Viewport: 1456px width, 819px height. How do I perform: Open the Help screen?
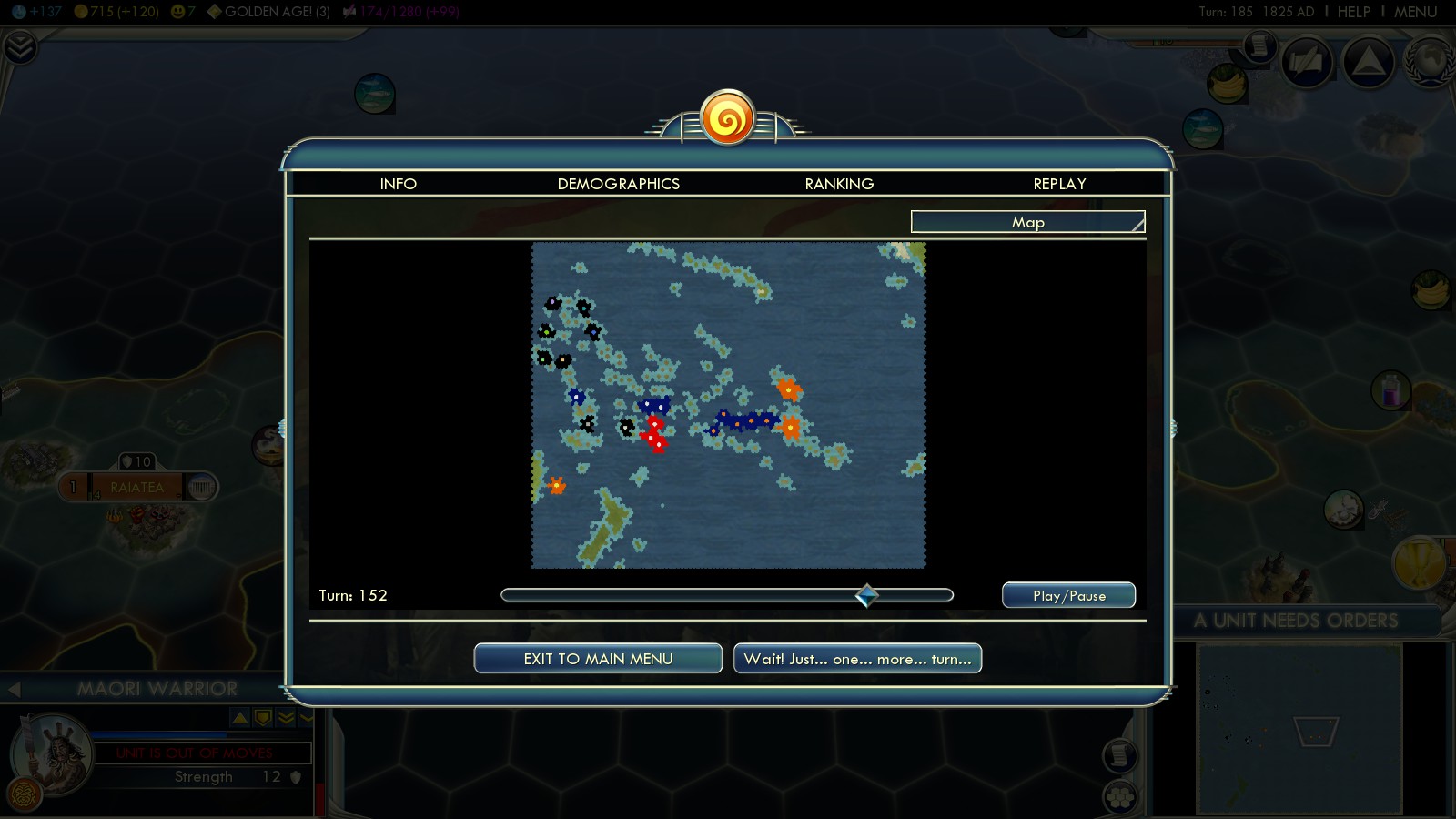pos(1353,12)
